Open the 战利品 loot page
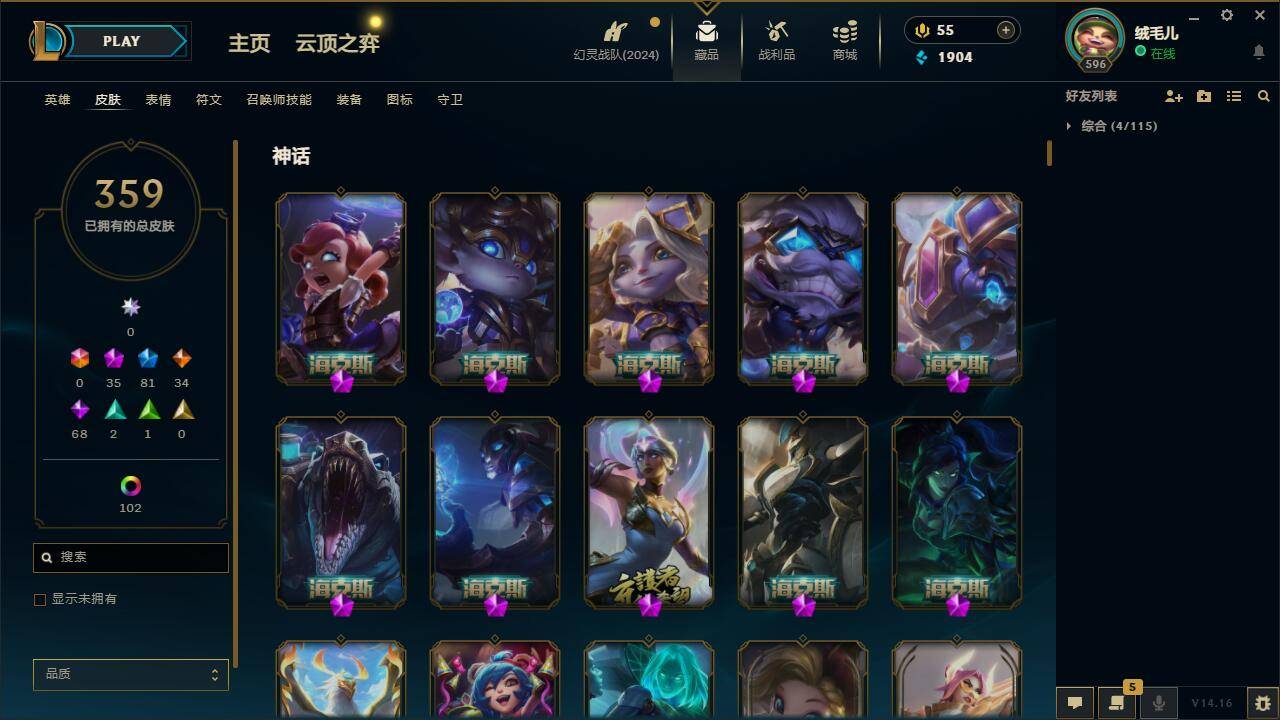The width and height of the screenshot is (1280, 720). pos(776,41)
